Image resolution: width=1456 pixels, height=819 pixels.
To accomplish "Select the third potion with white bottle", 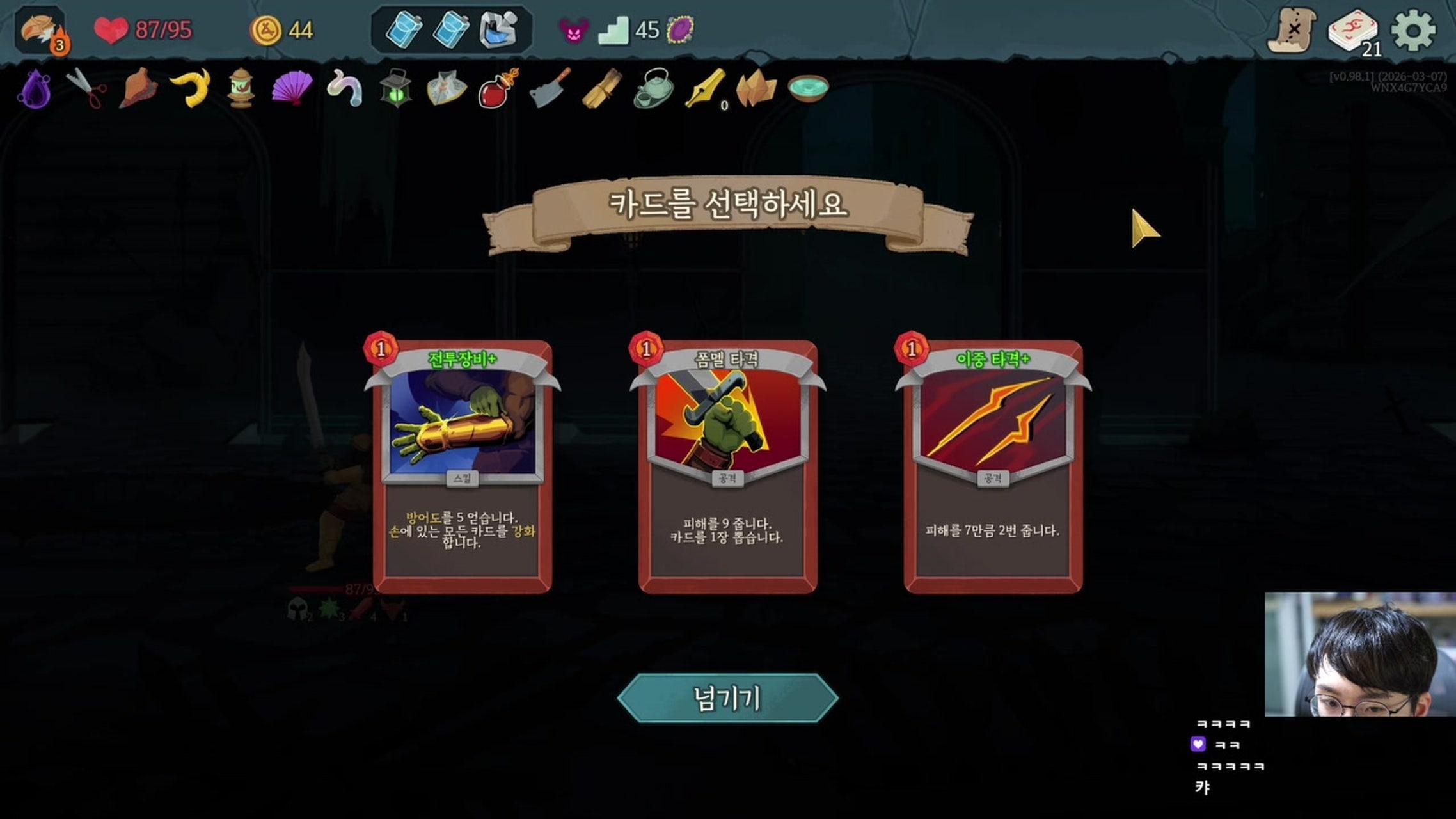I will tap(498, 30).
